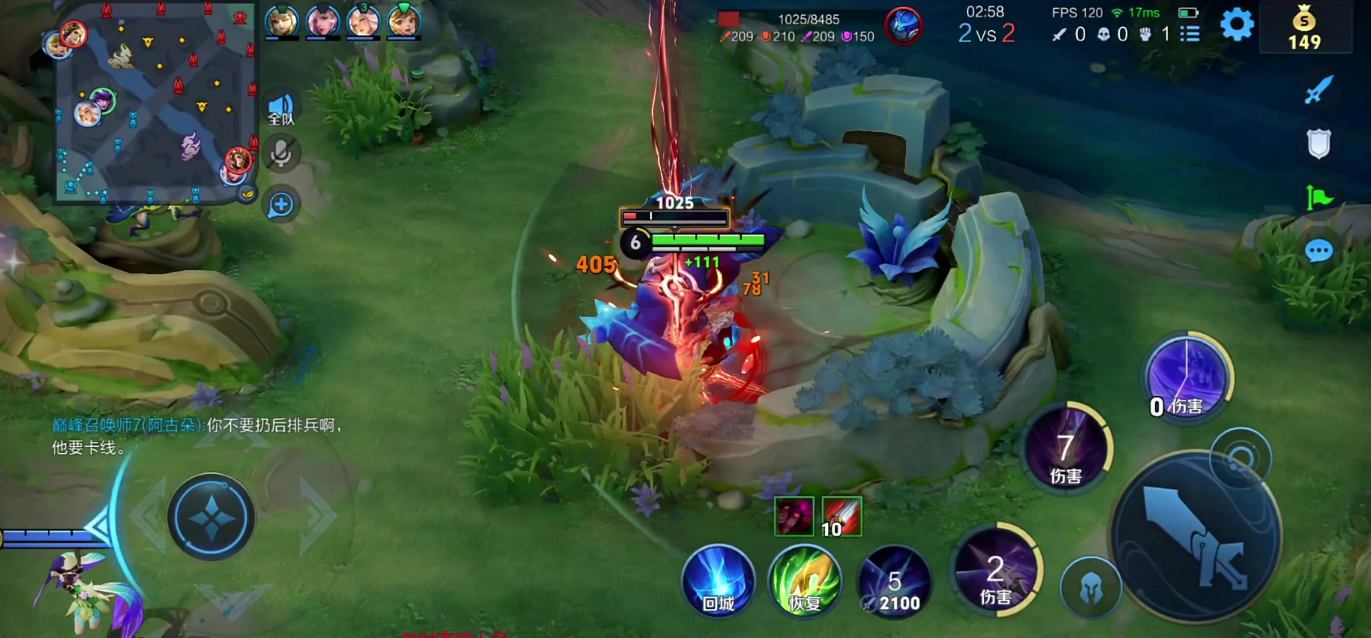Activate the 回城 recall skill
This screenshot has height=638, width=1371.
coord(718,579)
